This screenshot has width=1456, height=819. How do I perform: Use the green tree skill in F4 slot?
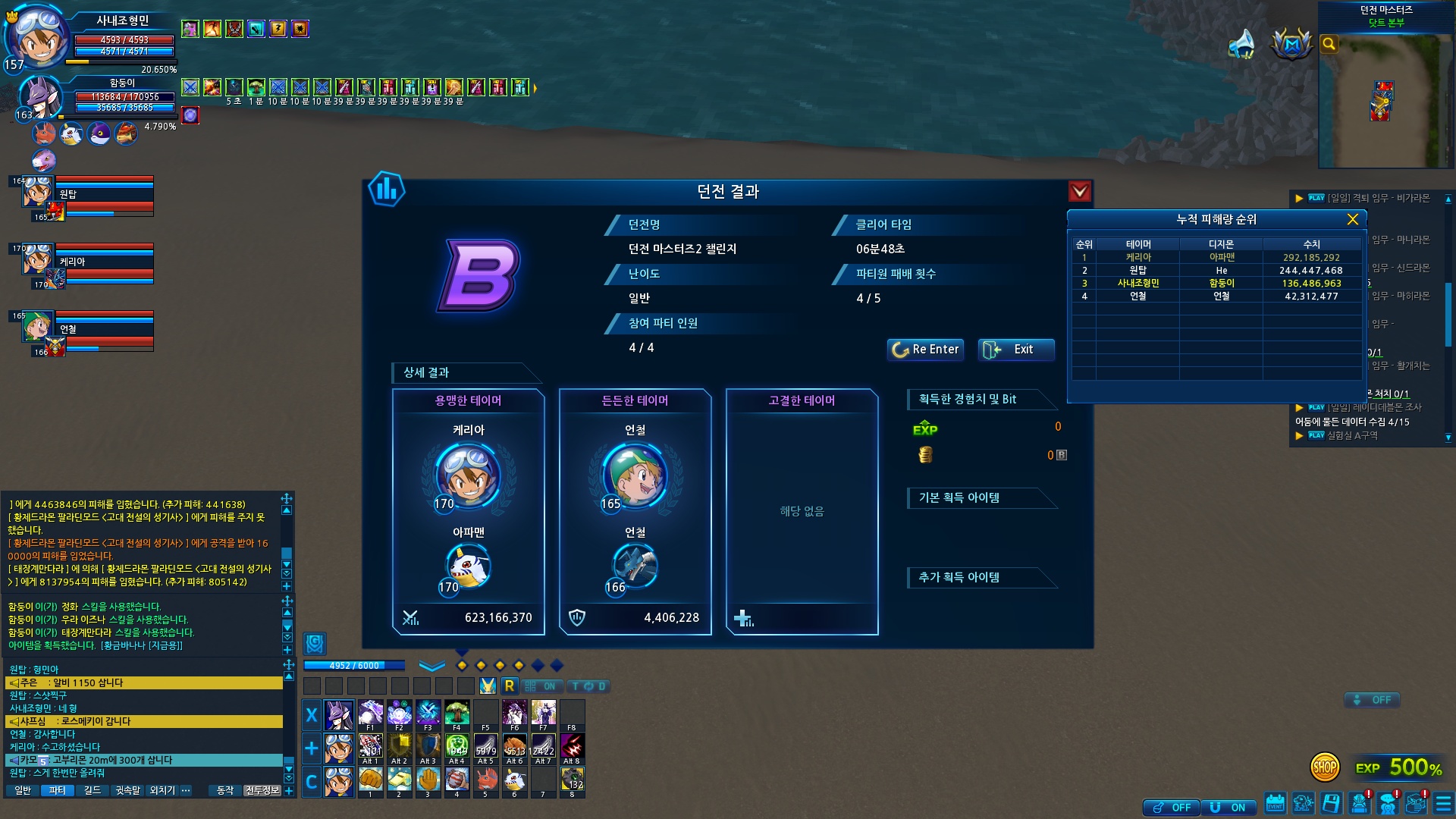click(x=457, y=714)
